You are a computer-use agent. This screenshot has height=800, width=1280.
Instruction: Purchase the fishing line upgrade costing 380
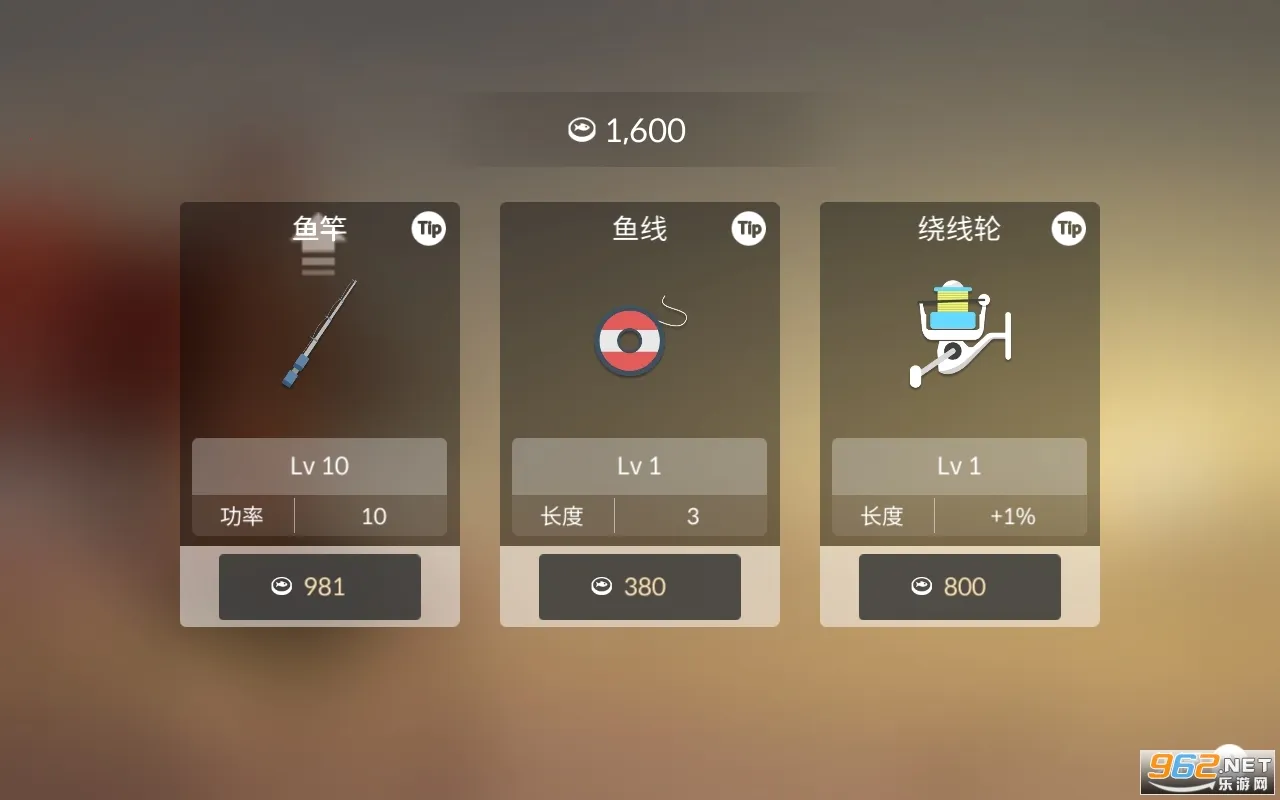640,587
